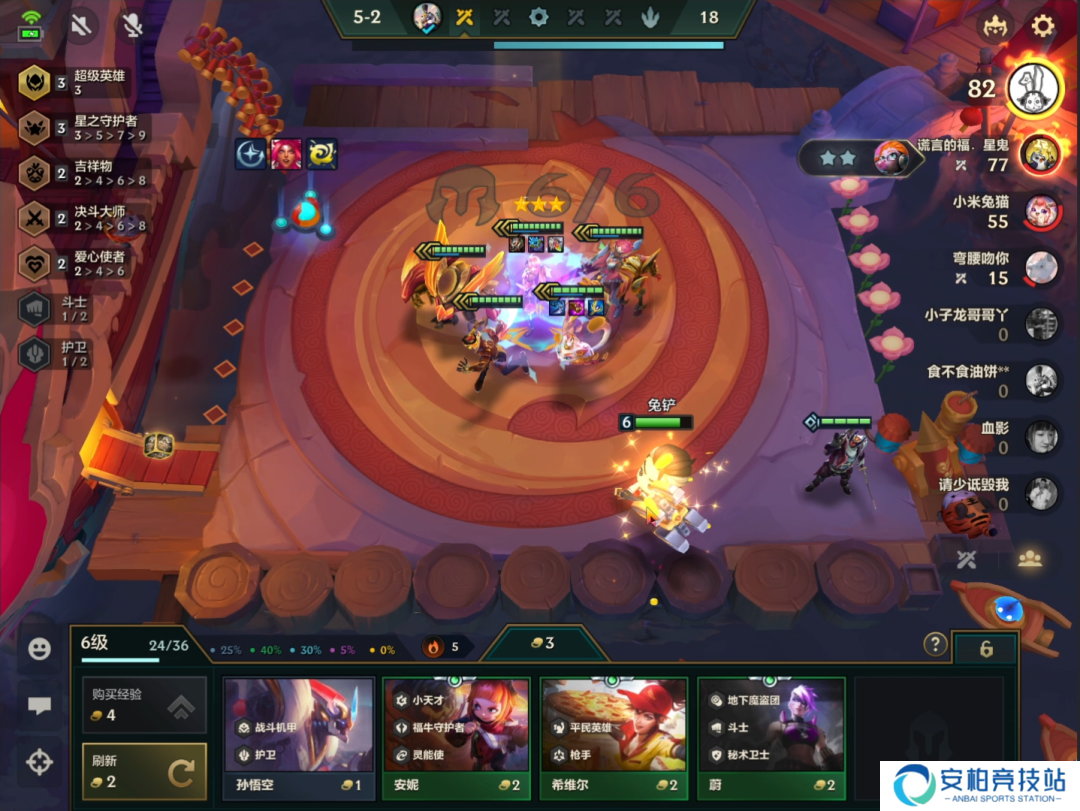Refresh the shop for 2 gold
This screenshot has height=811, width=1080.
[x=144, y=771]
